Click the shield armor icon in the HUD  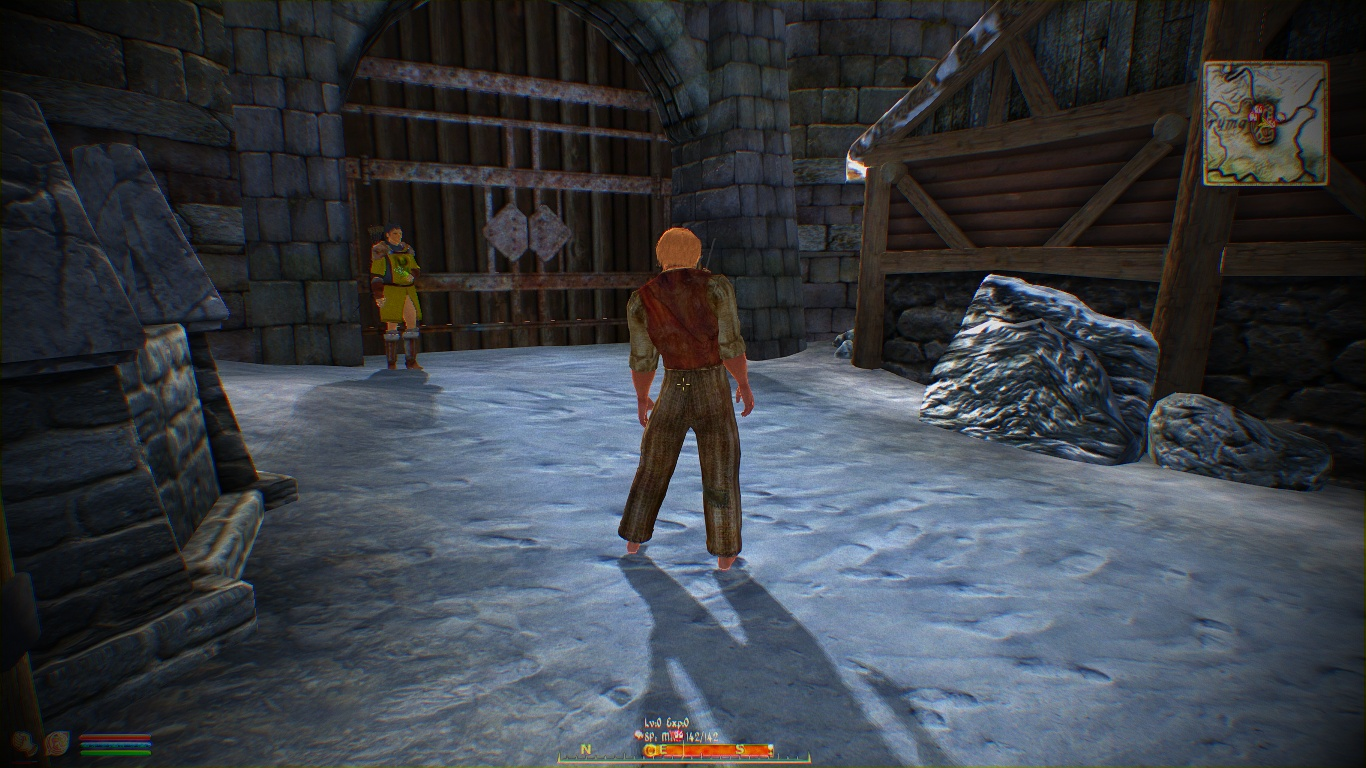coord(57,744)
